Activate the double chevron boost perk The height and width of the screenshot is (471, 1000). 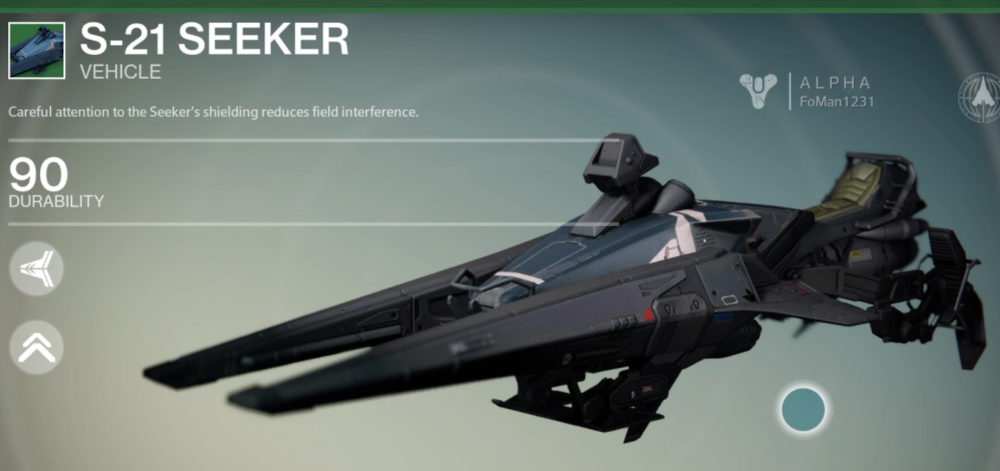[x=36, y=347]
